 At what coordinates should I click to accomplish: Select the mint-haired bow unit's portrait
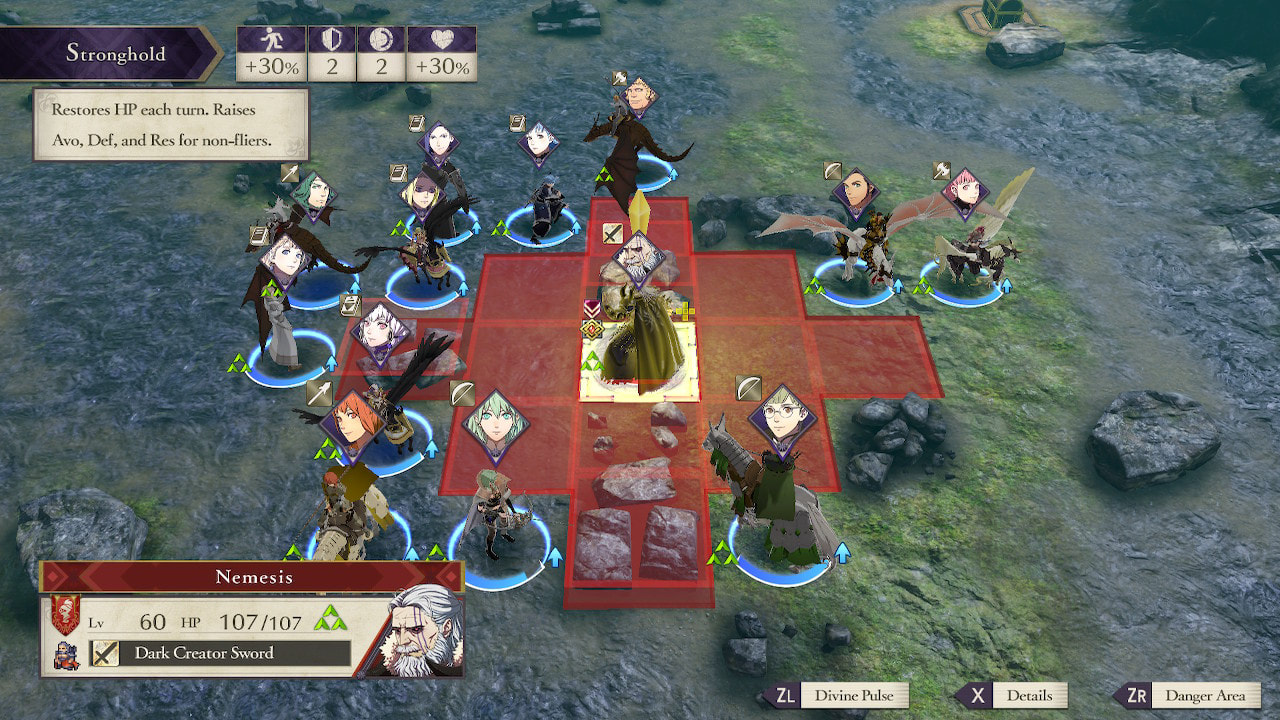496,426
